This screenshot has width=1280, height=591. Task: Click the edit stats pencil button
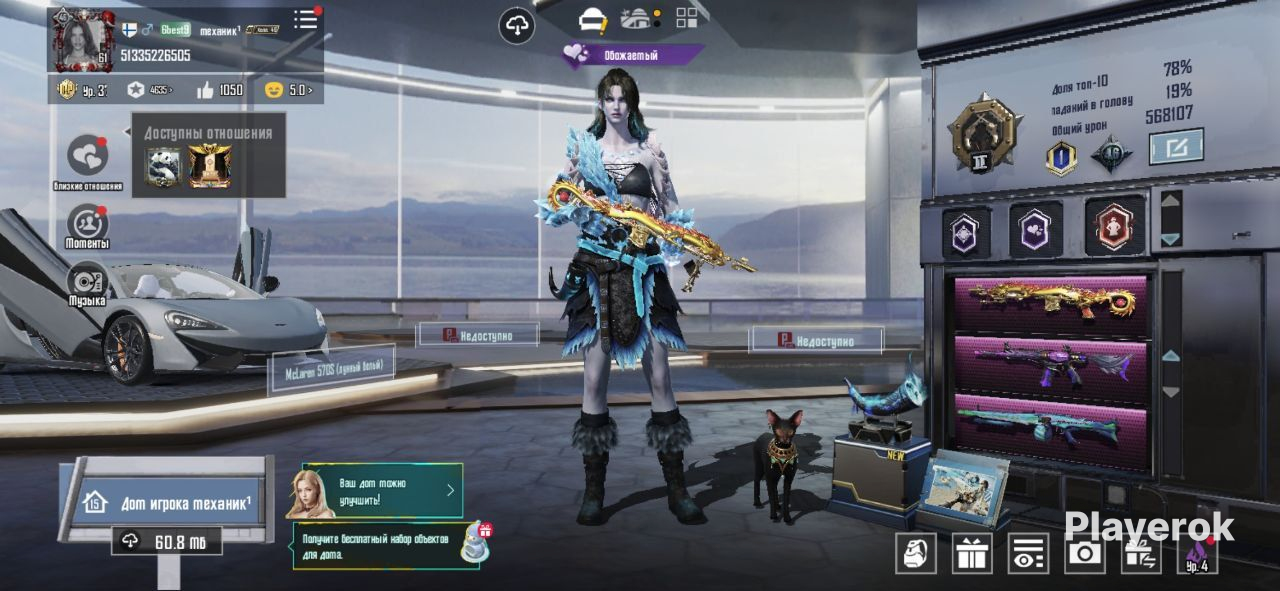1176,147
